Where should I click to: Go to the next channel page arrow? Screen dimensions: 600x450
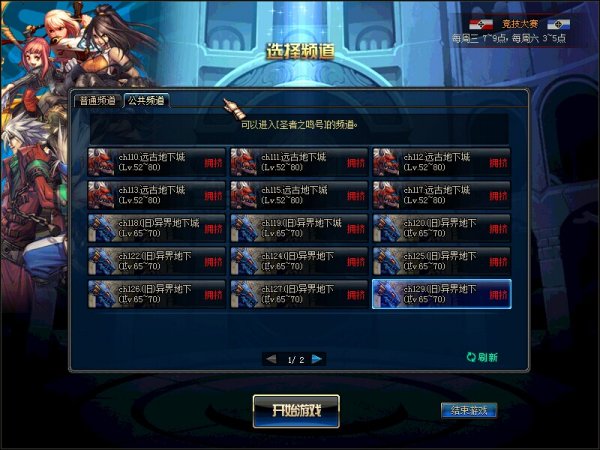coord(317,358)
